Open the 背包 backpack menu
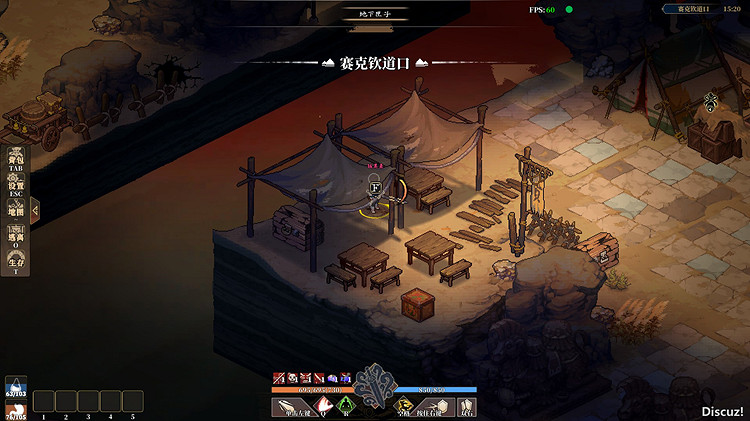Image resolution: width=750 pixels, height=421 pixels. coord(16,162)
